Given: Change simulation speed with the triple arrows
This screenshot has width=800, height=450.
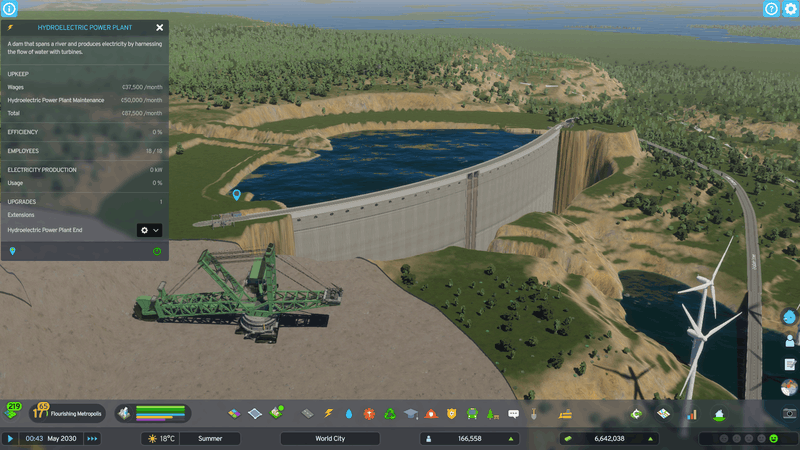Looking at the screenshot, I should [92, 438].
